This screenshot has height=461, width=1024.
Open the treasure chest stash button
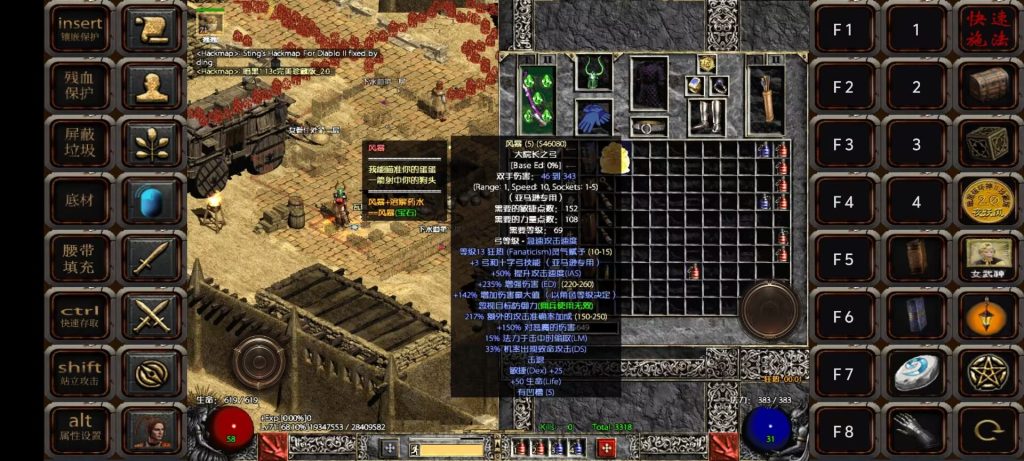pos(988,85)
